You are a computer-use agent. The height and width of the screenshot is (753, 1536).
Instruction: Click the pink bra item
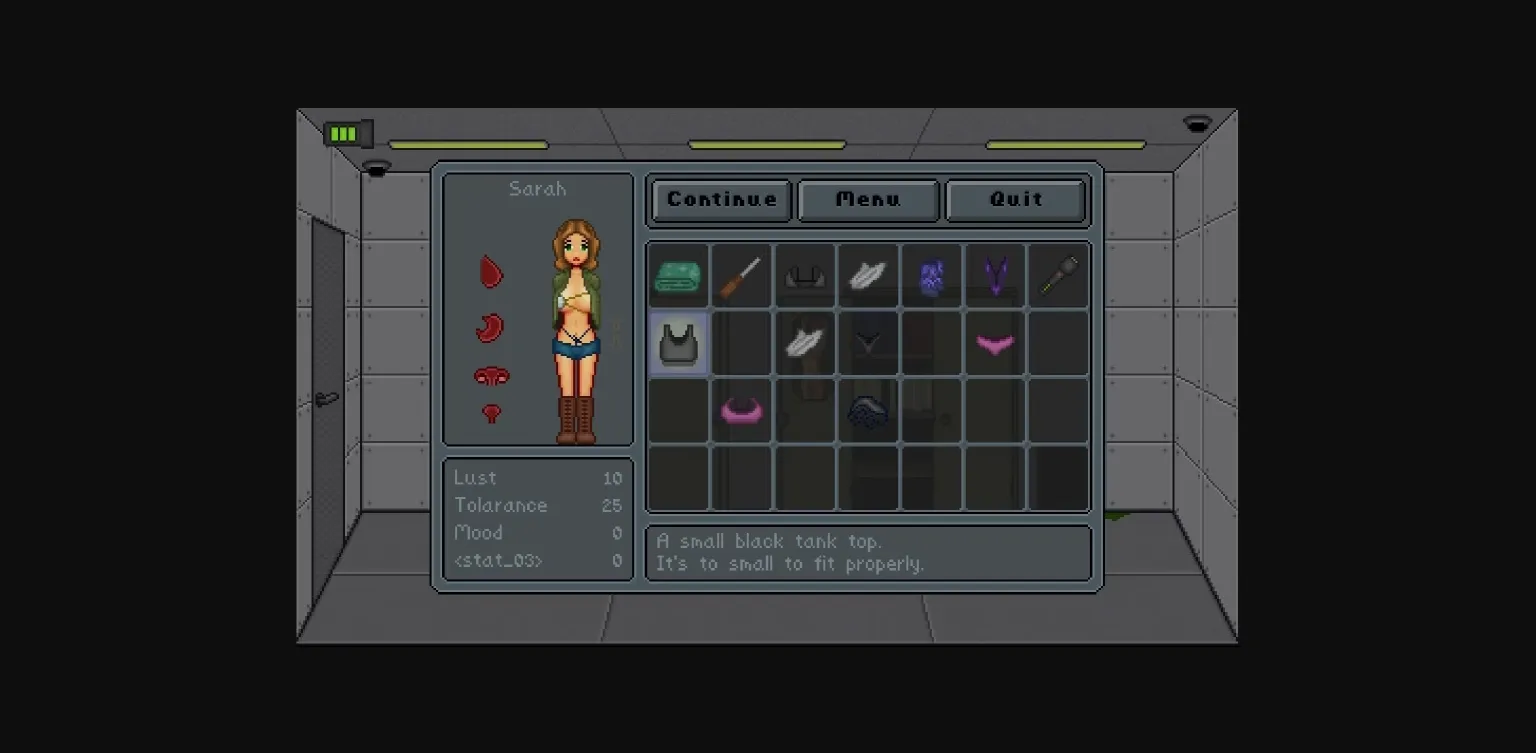[x=741, y=410]
